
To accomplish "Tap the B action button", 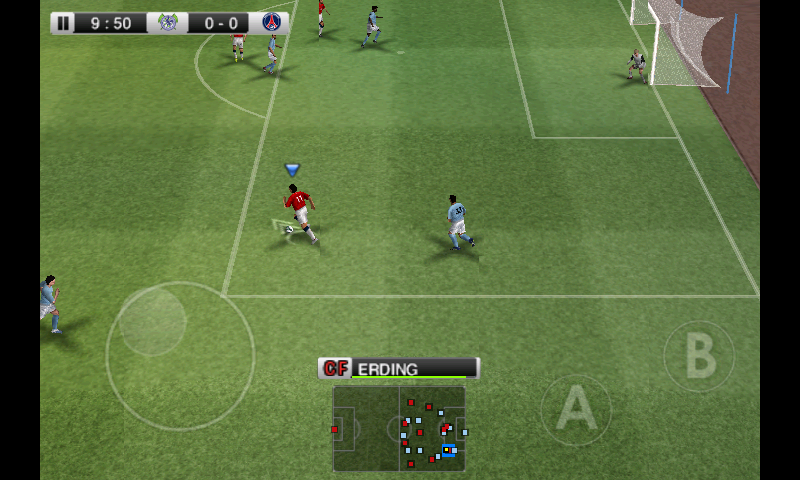I will point(698,356).
